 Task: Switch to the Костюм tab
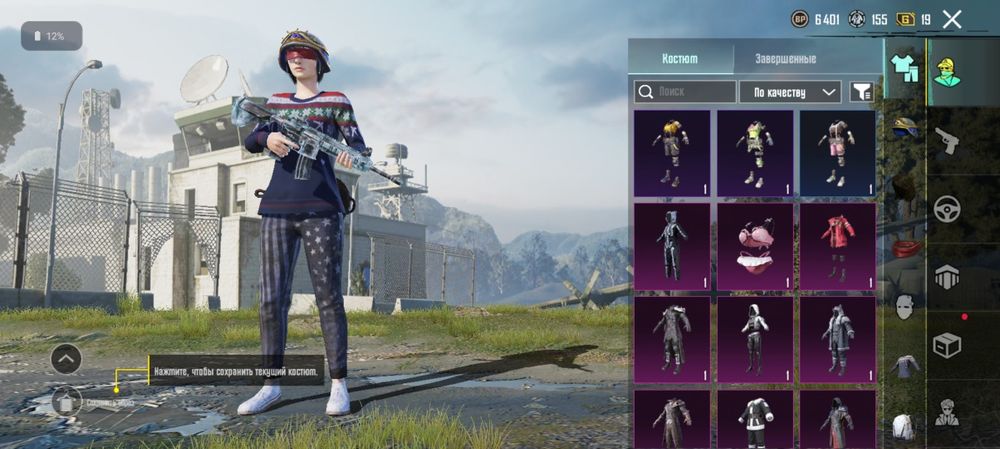[x=680, y=58]
